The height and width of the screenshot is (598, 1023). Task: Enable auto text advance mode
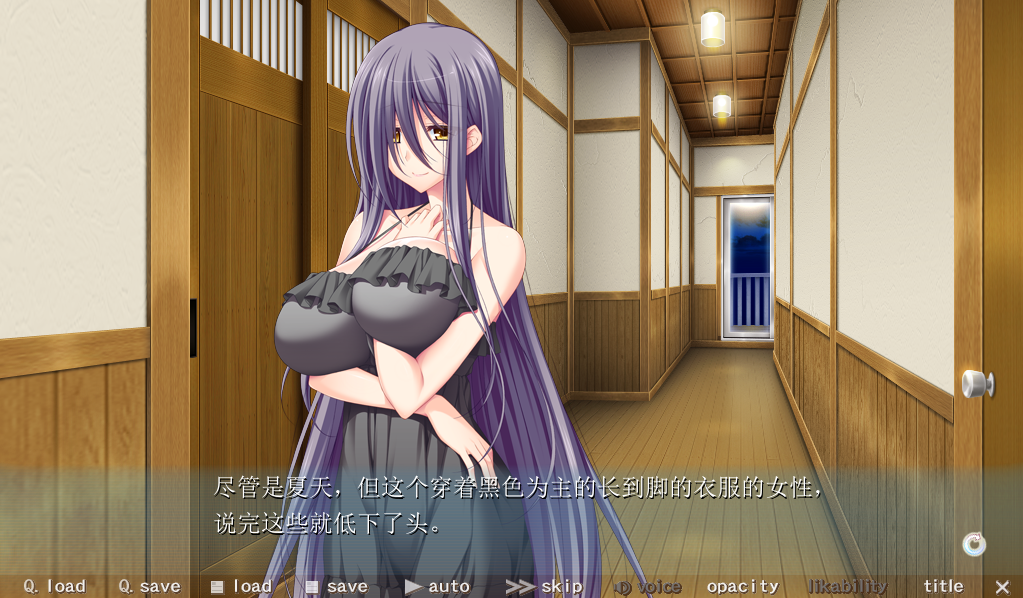click(437, 587)
